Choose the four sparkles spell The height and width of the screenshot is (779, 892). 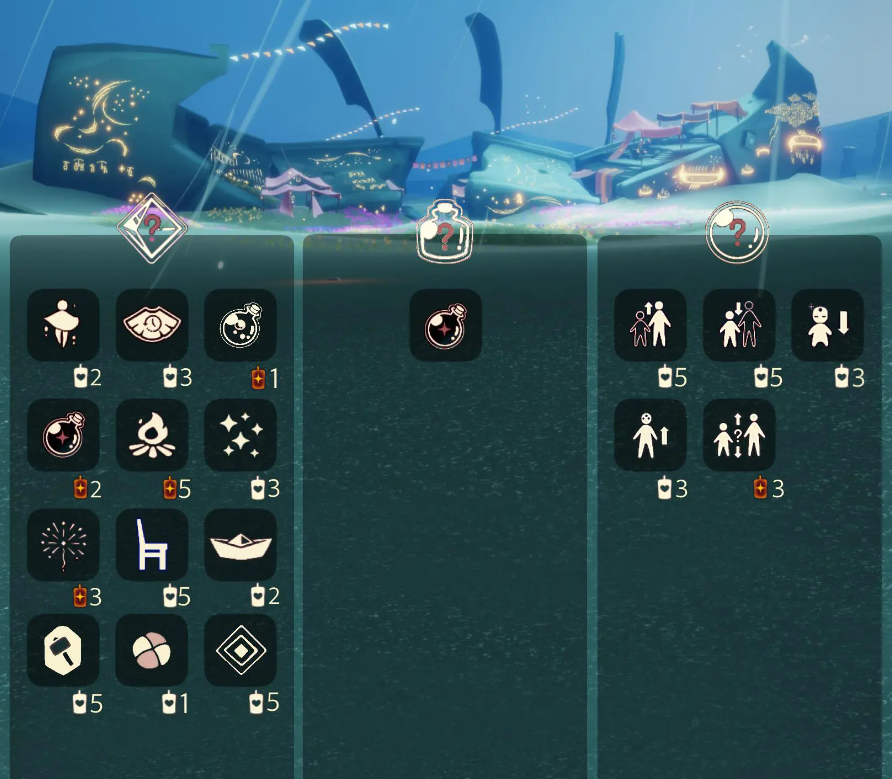tap(241, 435)
